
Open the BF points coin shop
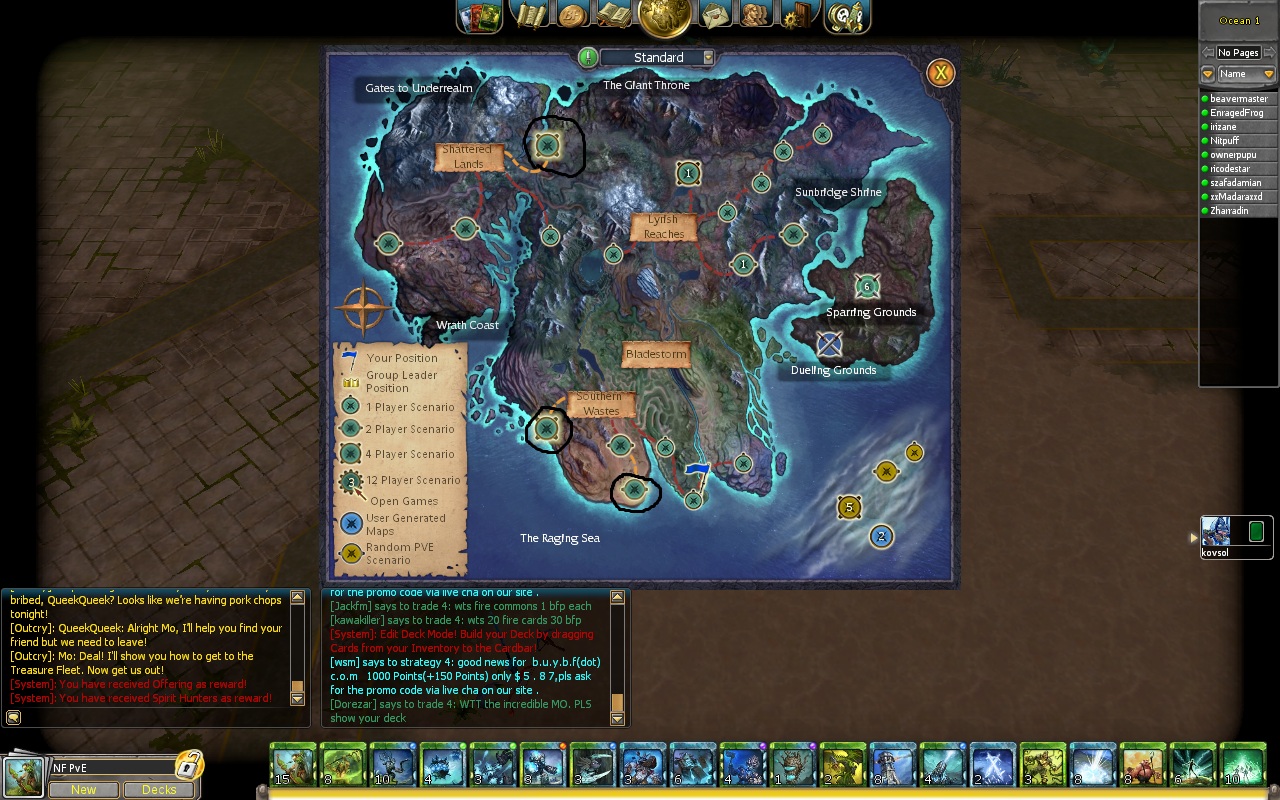(572, 15)
